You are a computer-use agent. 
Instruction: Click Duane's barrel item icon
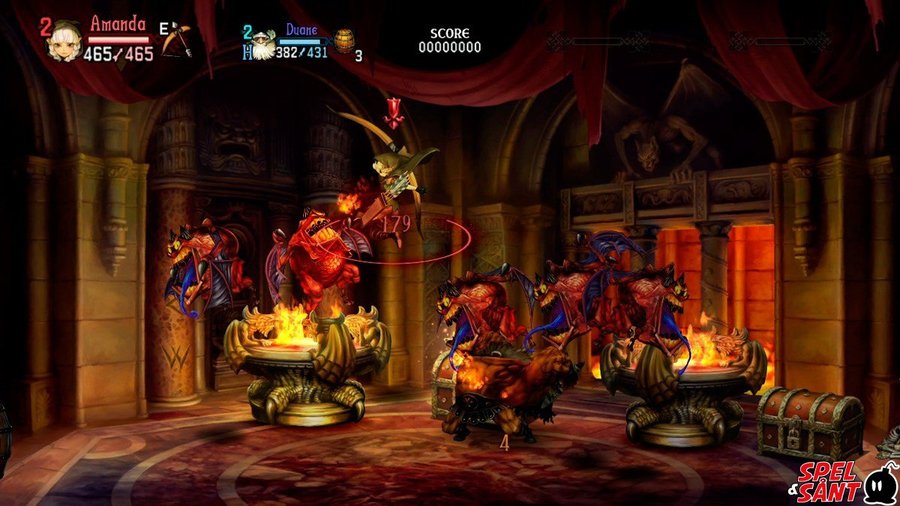345,41
